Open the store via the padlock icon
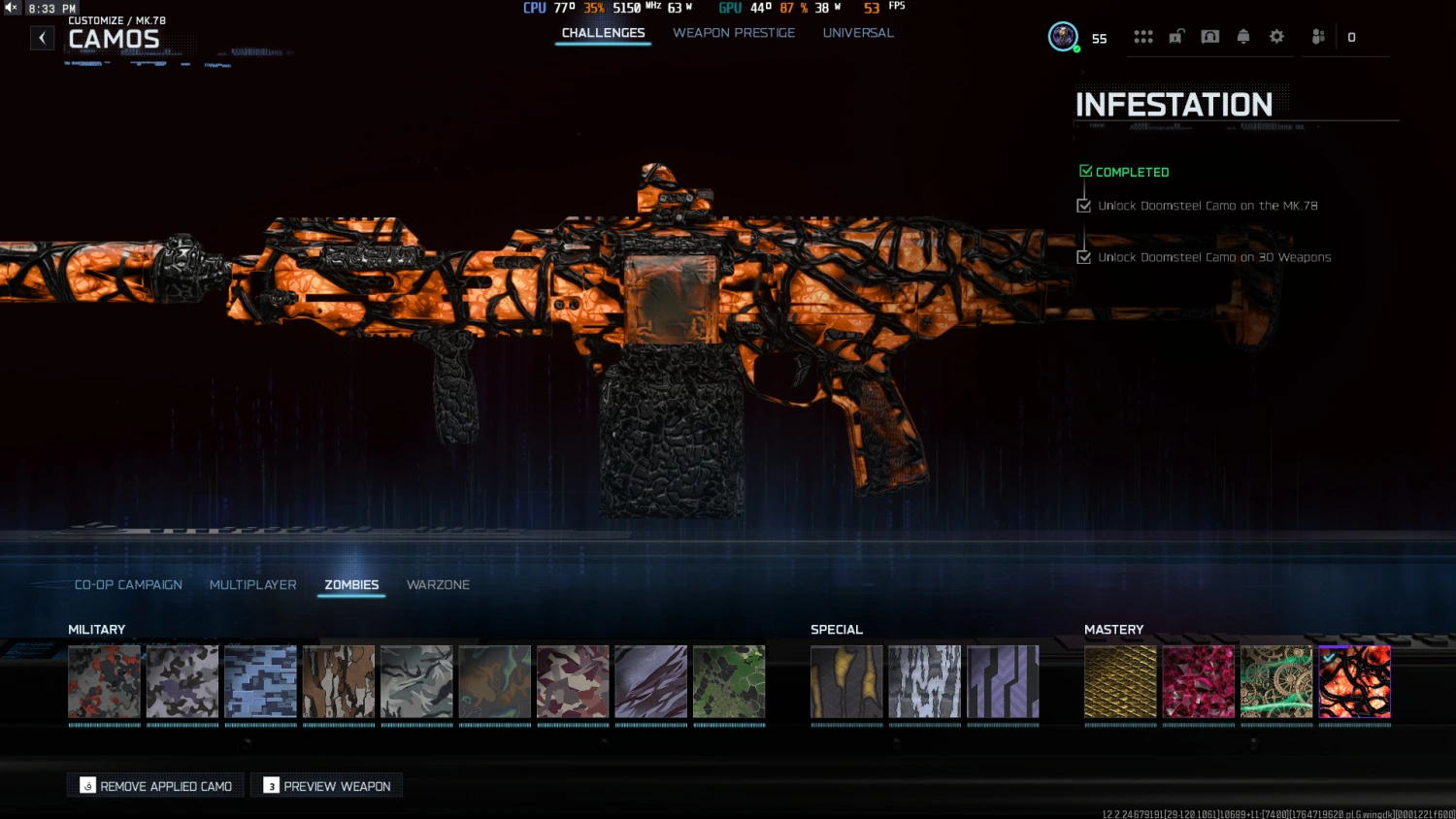The image size is (1456, 819). click(1176, 36)
